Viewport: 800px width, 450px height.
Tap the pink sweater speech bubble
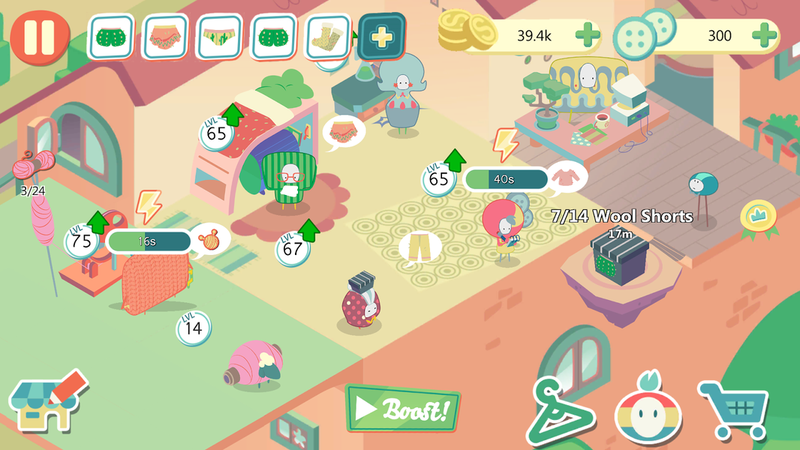[568, 175]
